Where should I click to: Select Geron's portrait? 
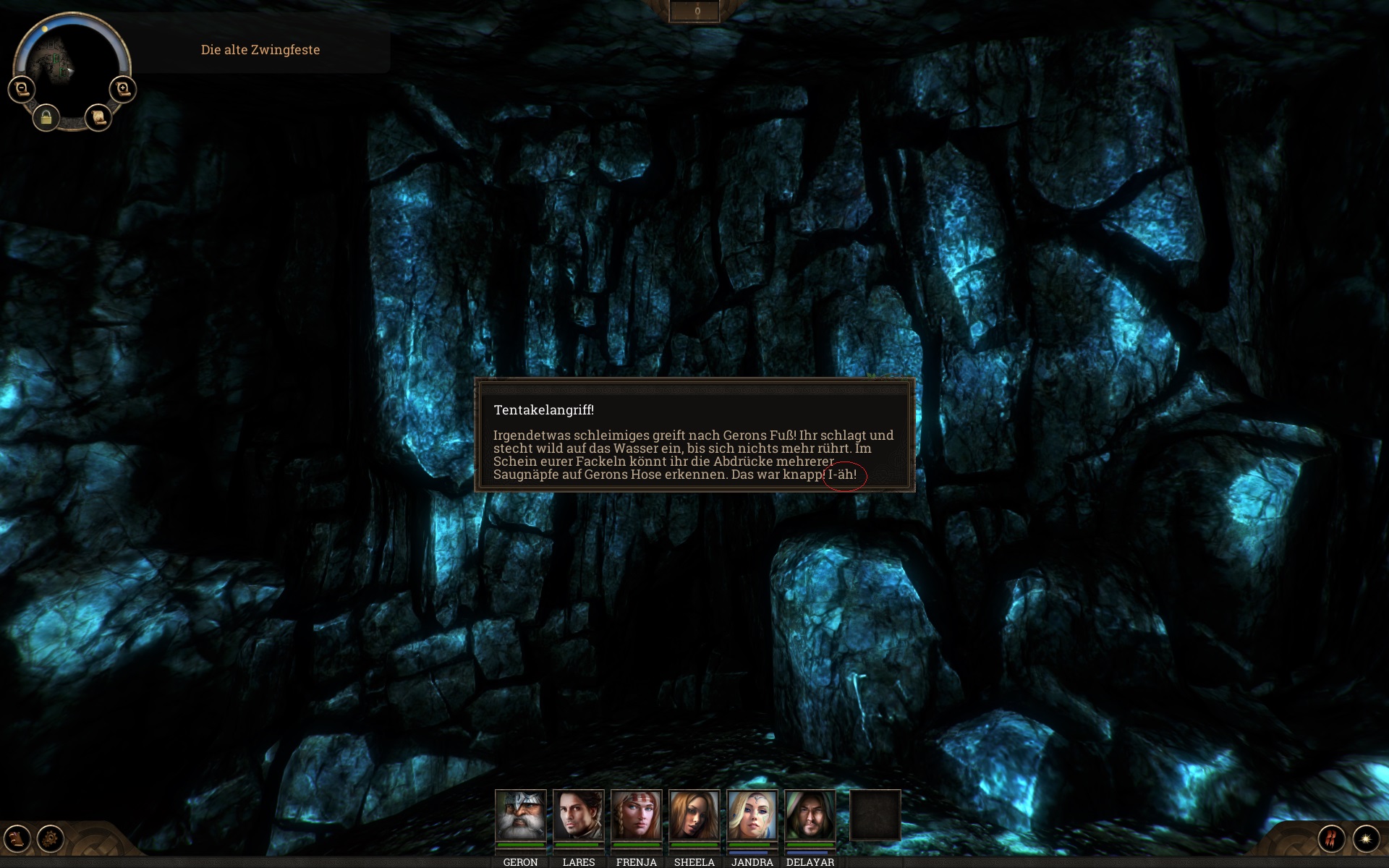[x=520, y=815]
